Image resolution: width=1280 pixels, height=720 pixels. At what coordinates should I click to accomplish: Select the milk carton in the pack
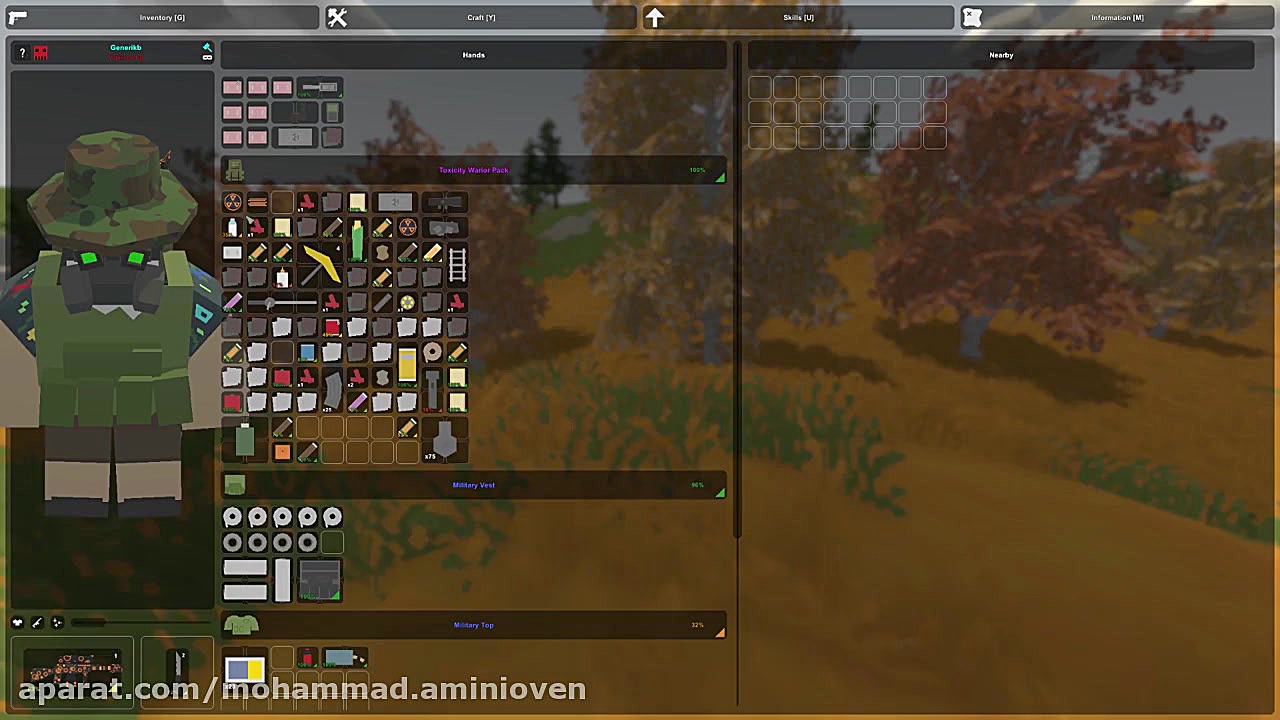click(x=231, y=227)
